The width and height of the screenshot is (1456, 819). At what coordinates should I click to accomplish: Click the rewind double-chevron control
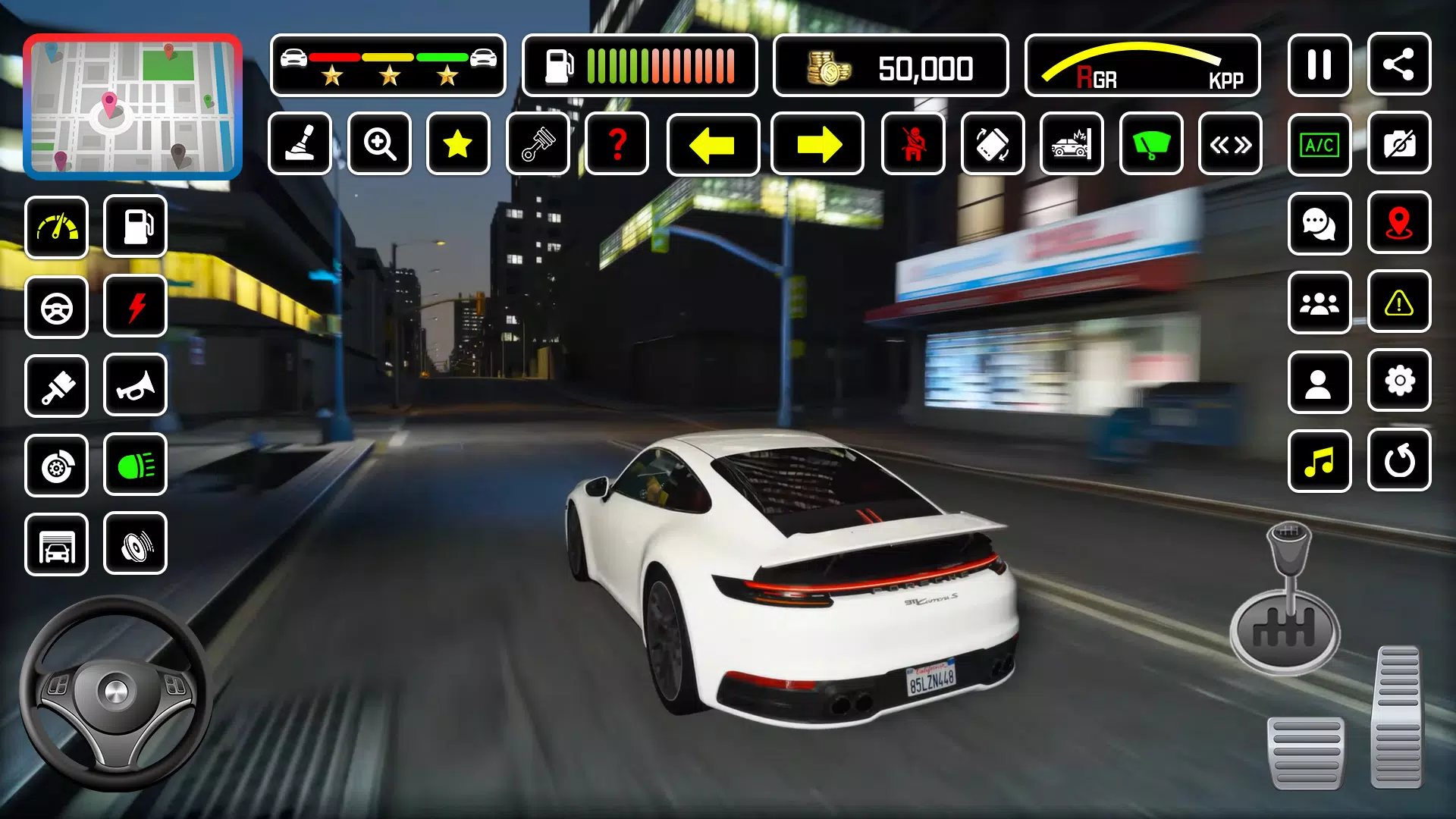point(1231,144)
